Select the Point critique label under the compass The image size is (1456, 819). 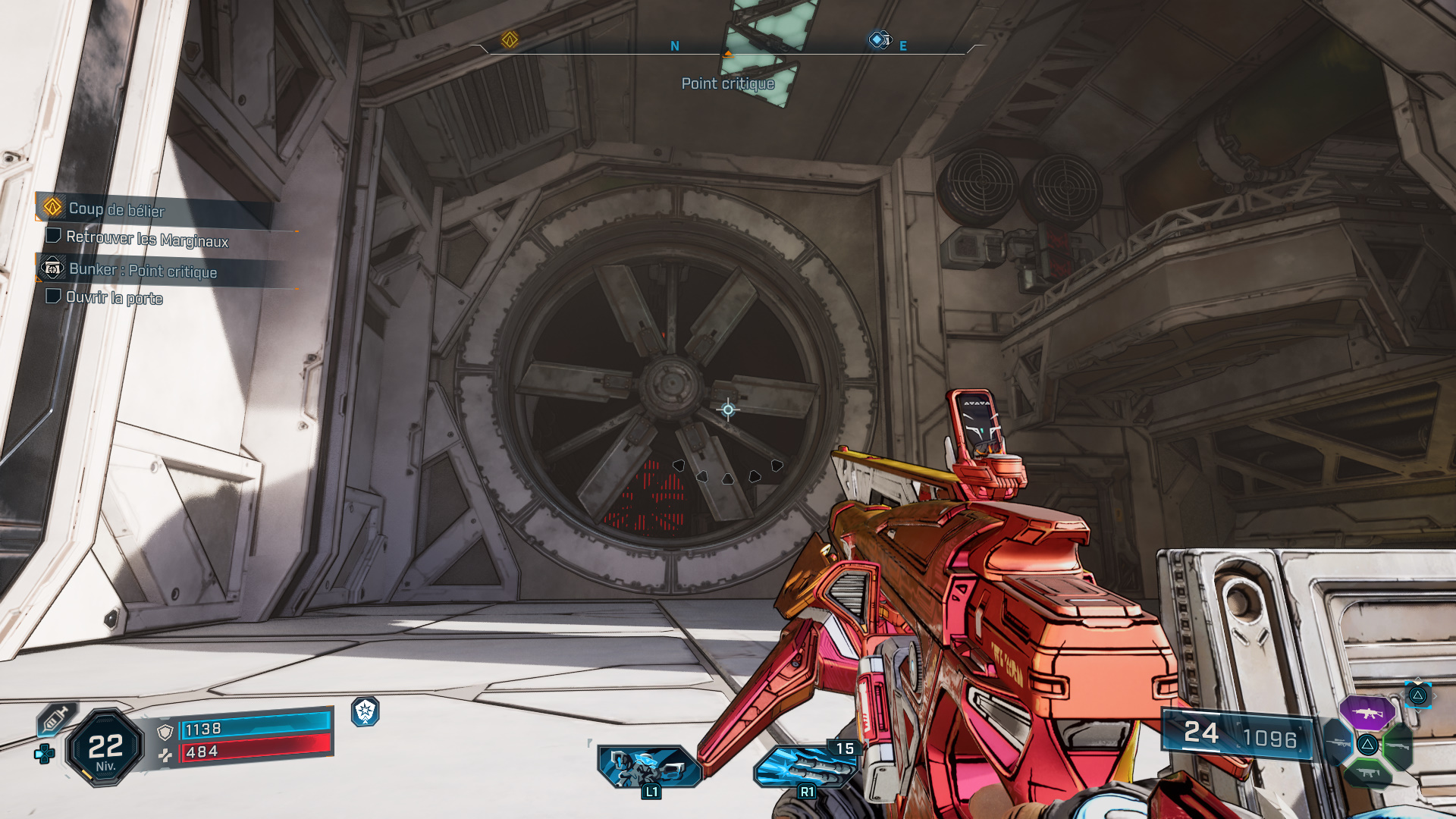point(726,84)
